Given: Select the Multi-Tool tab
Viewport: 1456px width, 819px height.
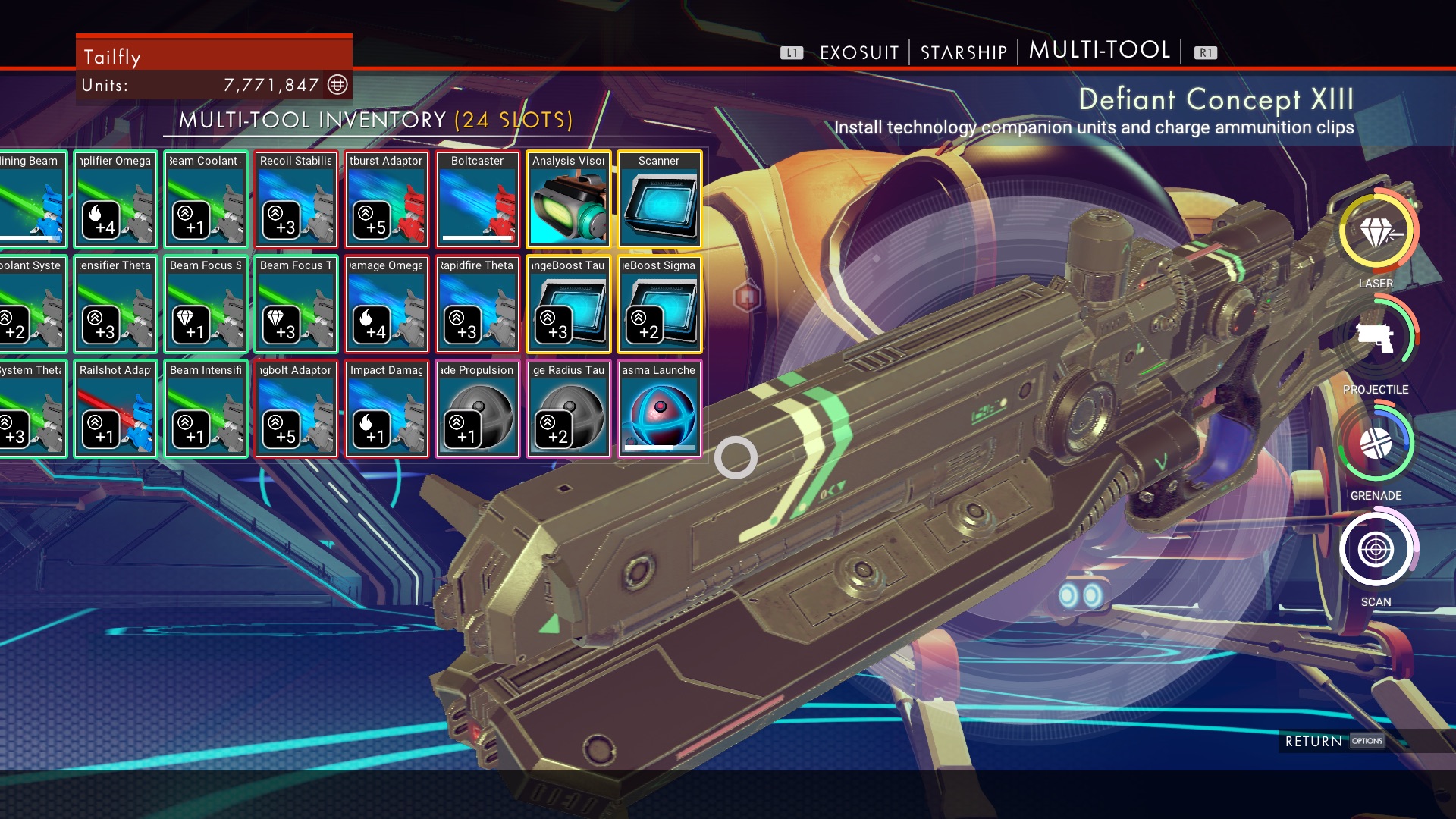Looking at the screenshot, I should click(1099, 50).
